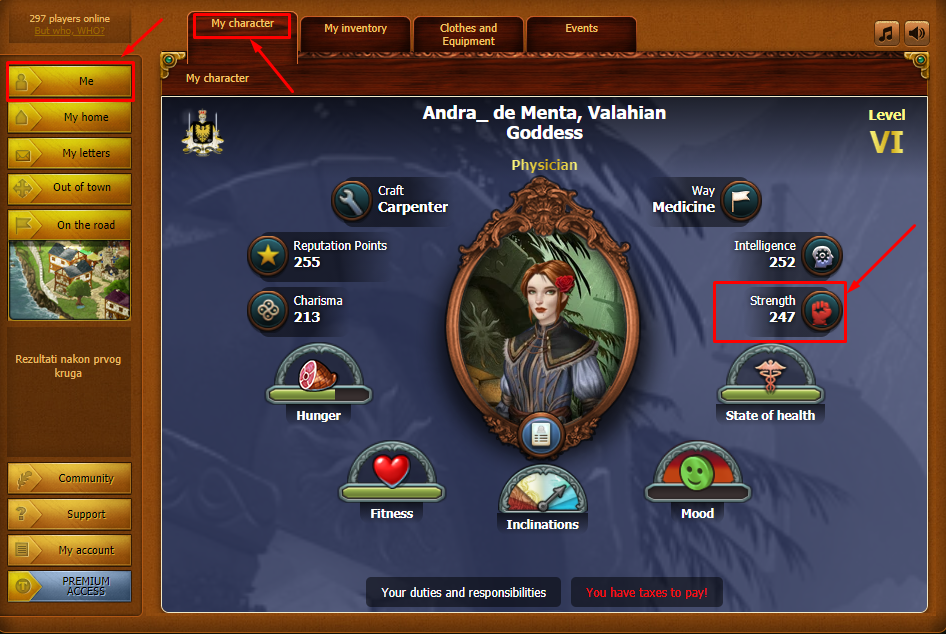
Task: Click the document icon below the portrait
Action: pyautogui.click(x=541, y=435)
